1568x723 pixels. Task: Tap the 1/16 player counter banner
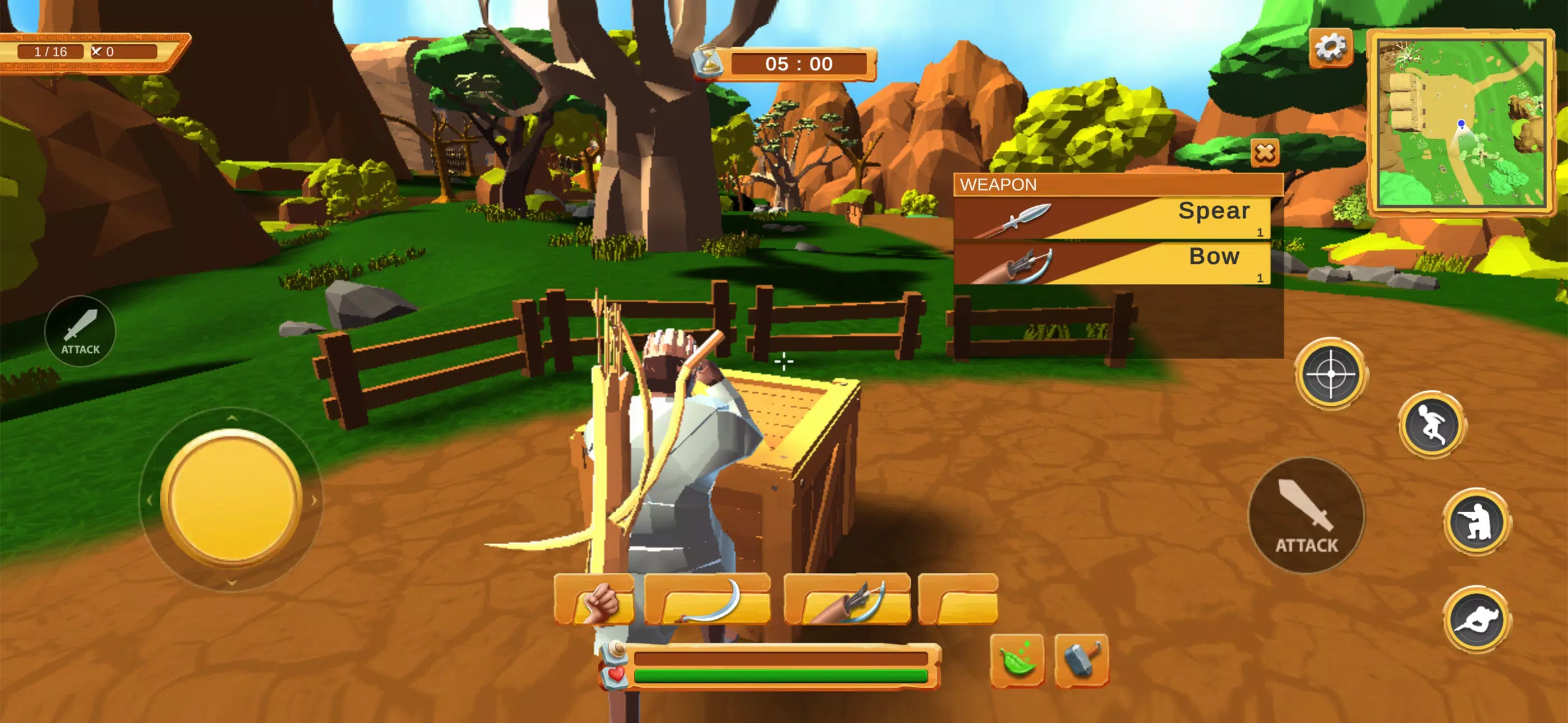pyautogui.click(x=52, y=52)
